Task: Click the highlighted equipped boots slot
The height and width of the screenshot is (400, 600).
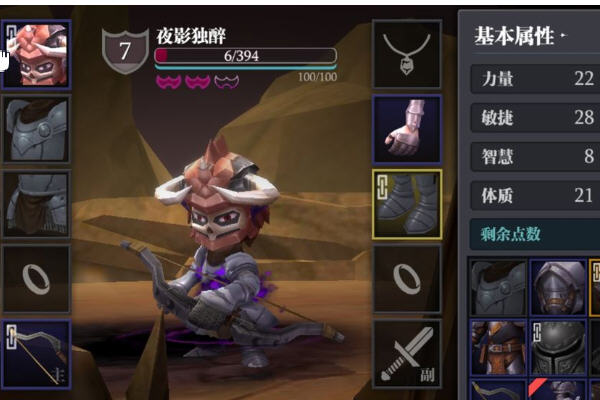Action: (x=407, y=204)
